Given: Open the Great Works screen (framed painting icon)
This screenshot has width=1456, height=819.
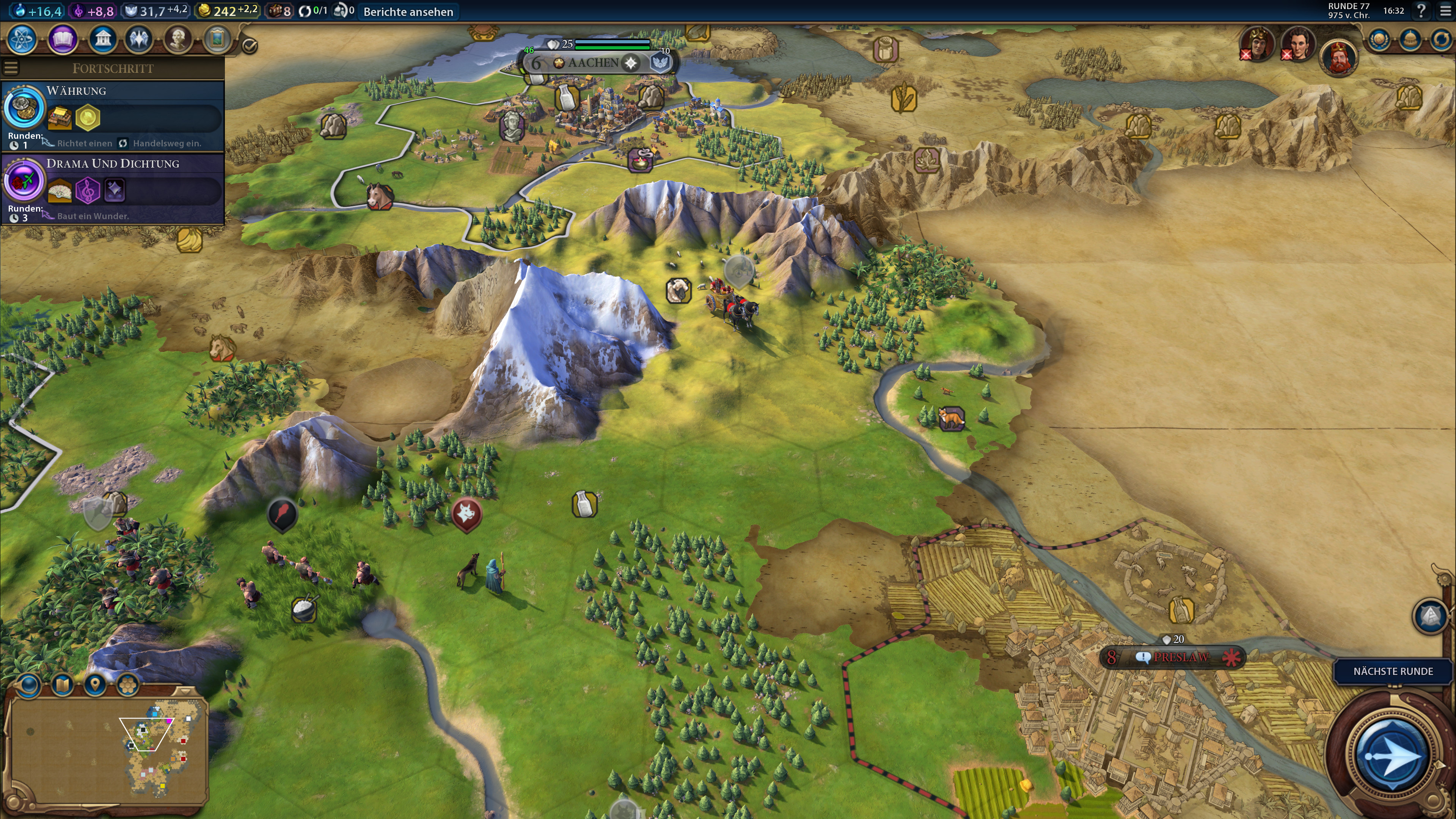Looking at the screenshot, I should [218, 39].
